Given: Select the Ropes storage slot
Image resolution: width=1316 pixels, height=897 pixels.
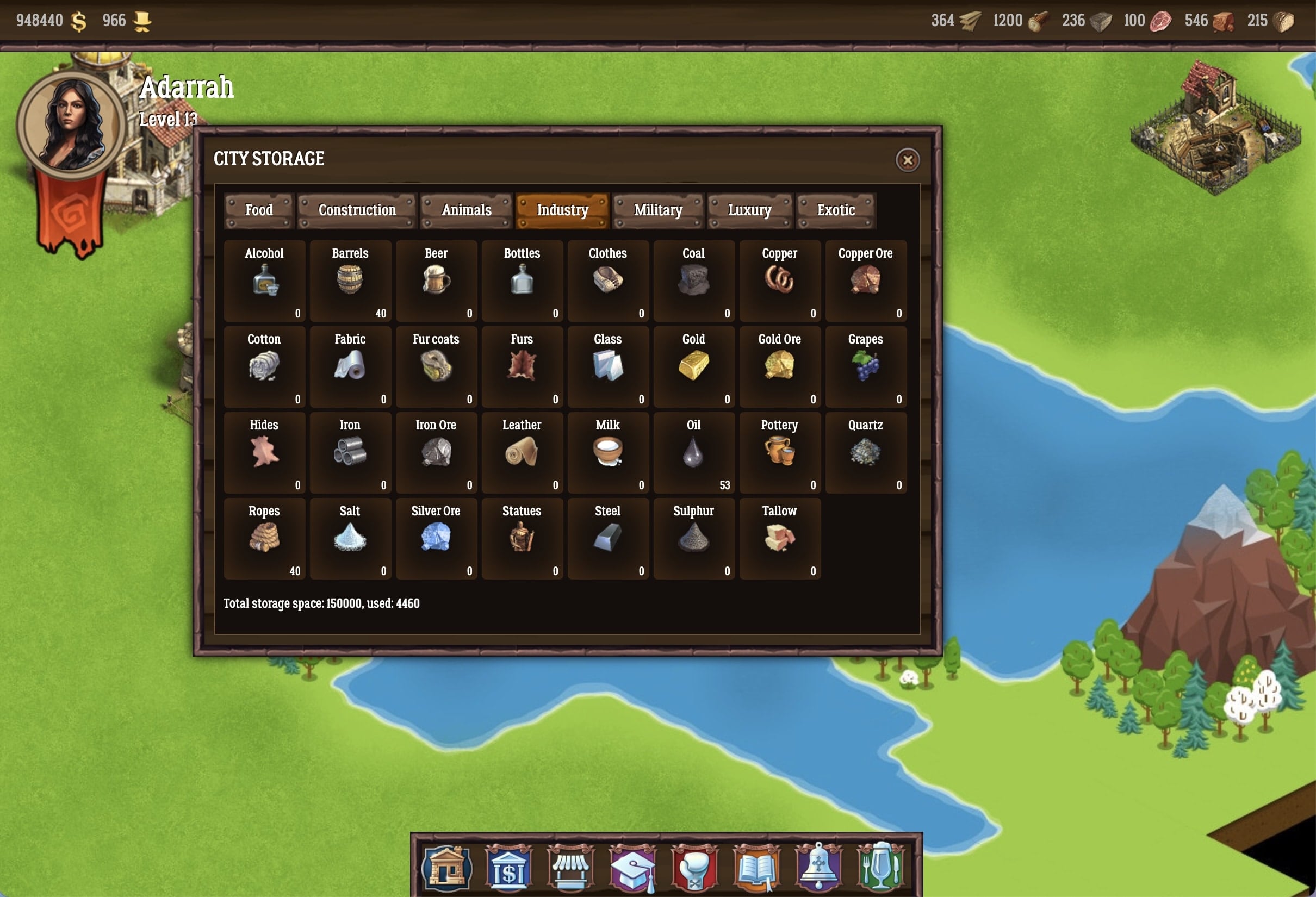Looking at the screenshot, I should [x=264, y=538].
